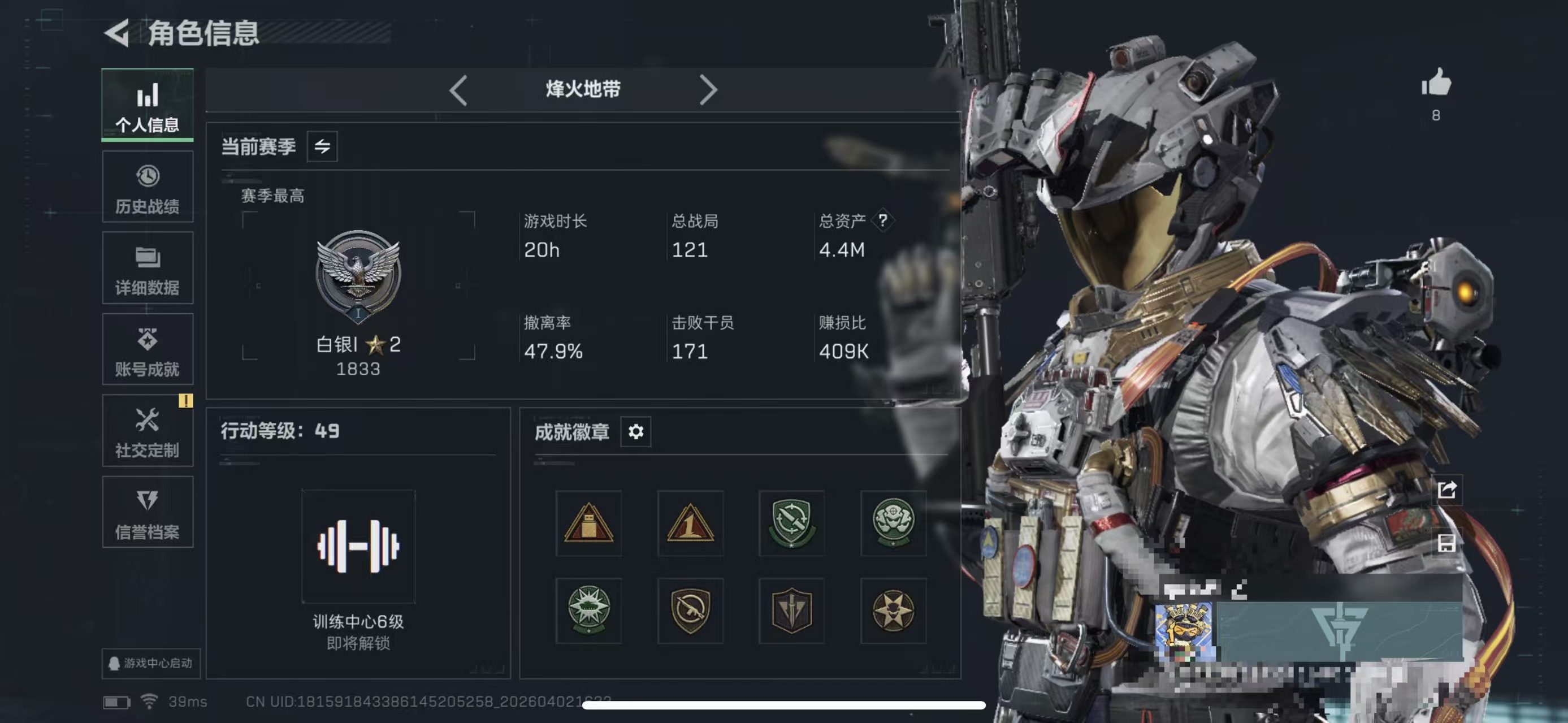The width and height of the screenshot is (1568, 723).
Task: Give a thumbs-up like to the player
Action: pyautogui.click(x=1436, y=83)
